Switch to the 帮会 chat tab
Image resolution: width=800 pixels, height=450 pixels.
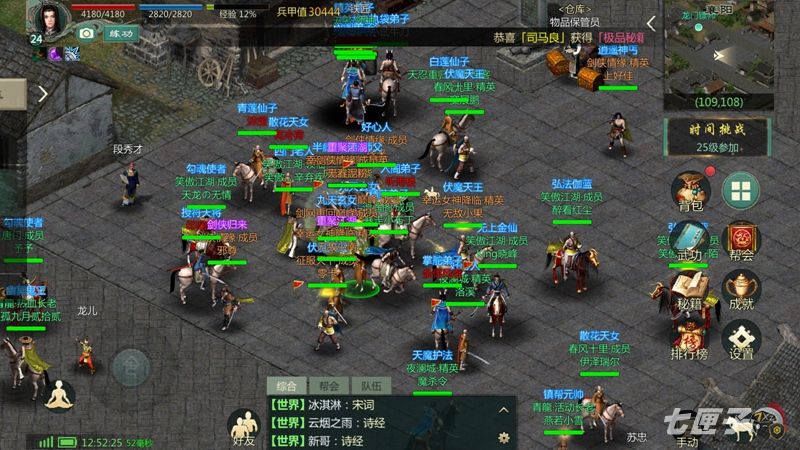[329, 385]
